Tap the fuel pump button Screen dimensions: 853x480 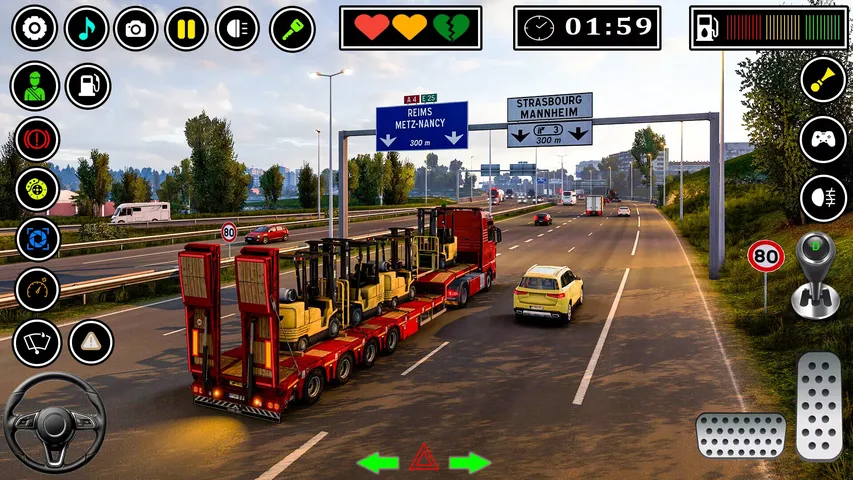click(88, 86)
